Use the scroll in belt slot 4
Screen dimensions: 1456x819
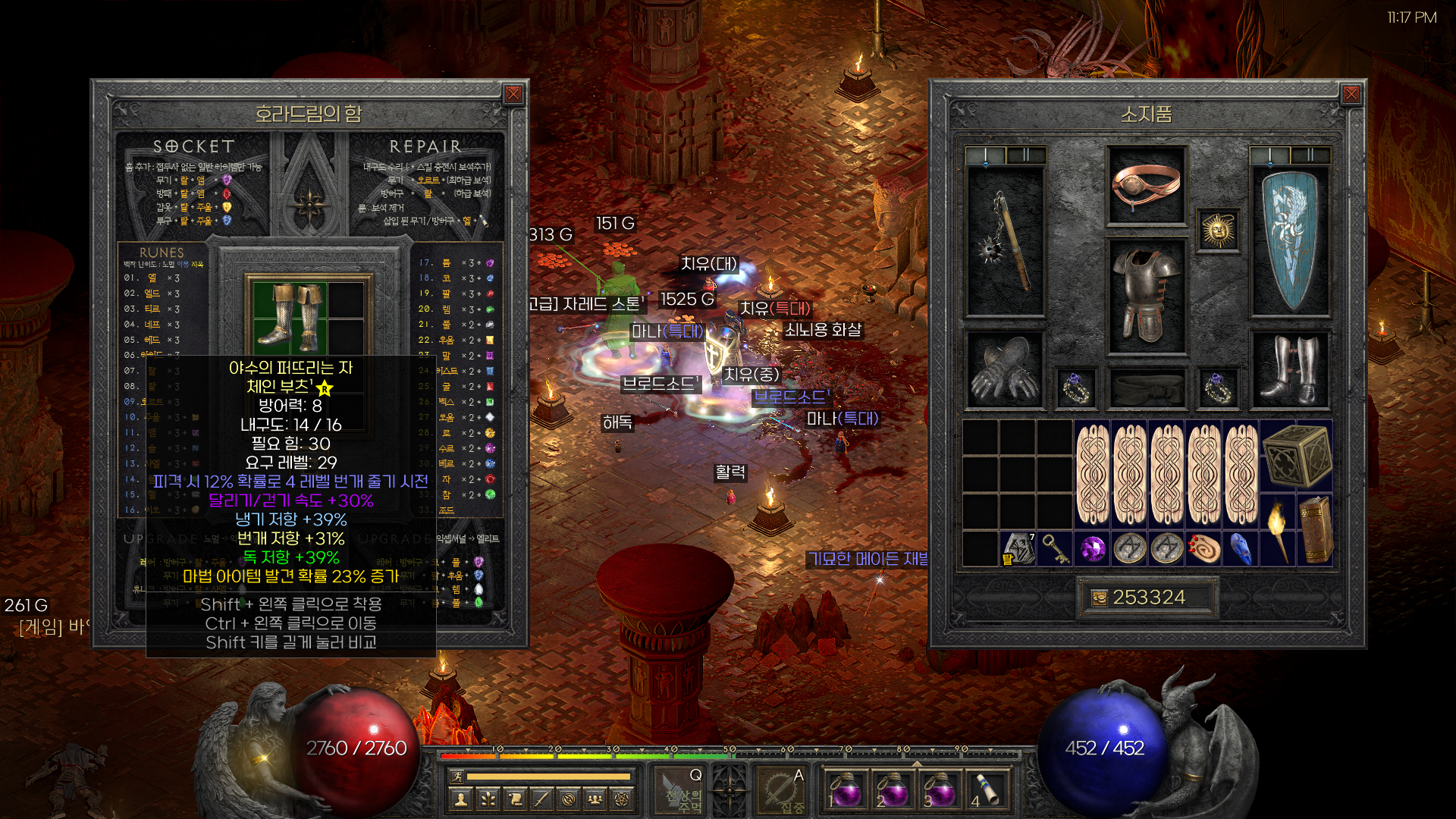tap(985, 790)
